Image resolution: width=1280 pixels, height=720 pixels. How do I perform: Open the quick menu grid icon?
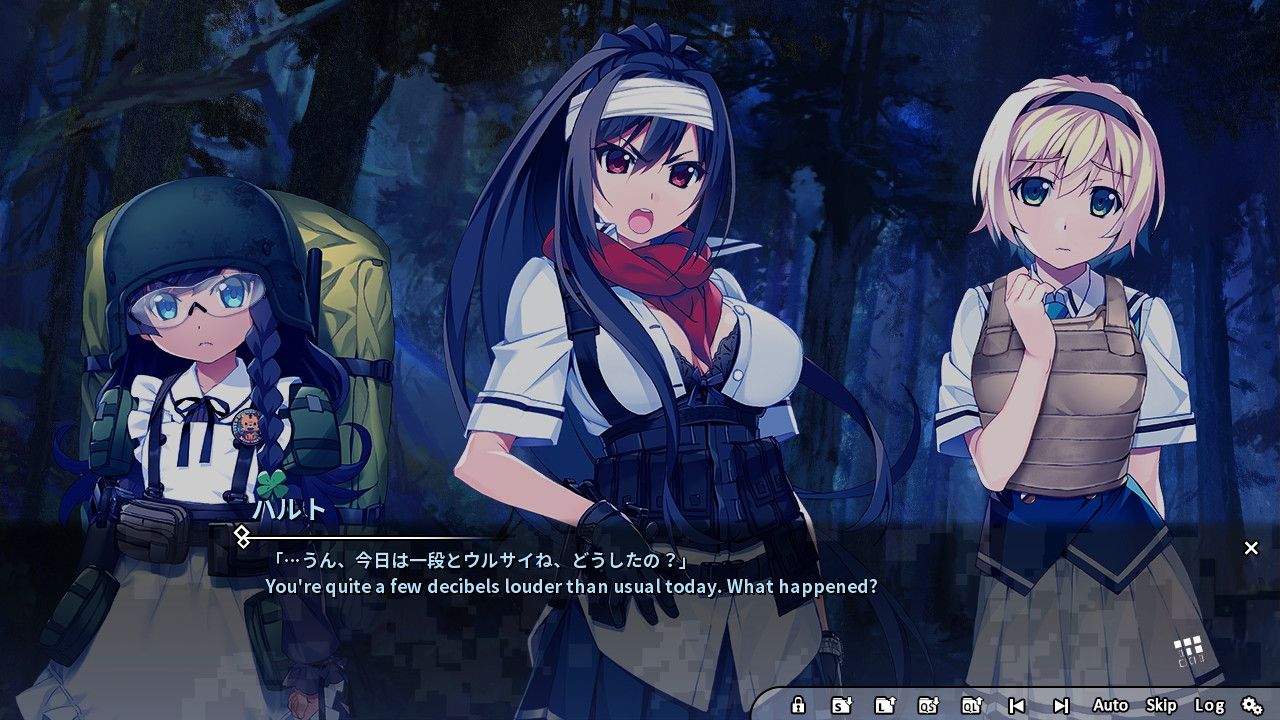click(x=1191, y=647)
